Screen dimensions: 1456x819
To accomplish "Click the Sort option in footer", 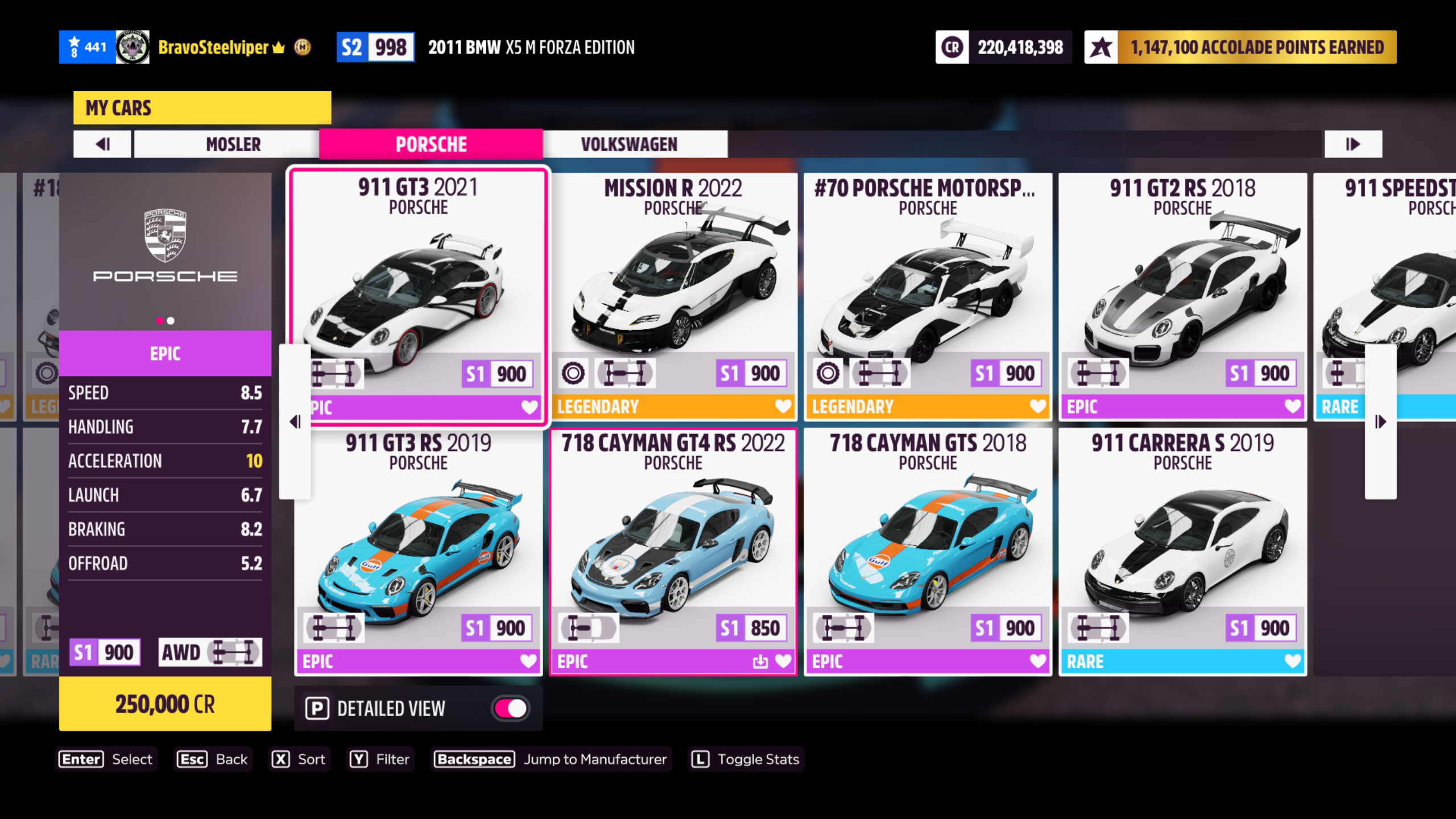I will (299, 759).
